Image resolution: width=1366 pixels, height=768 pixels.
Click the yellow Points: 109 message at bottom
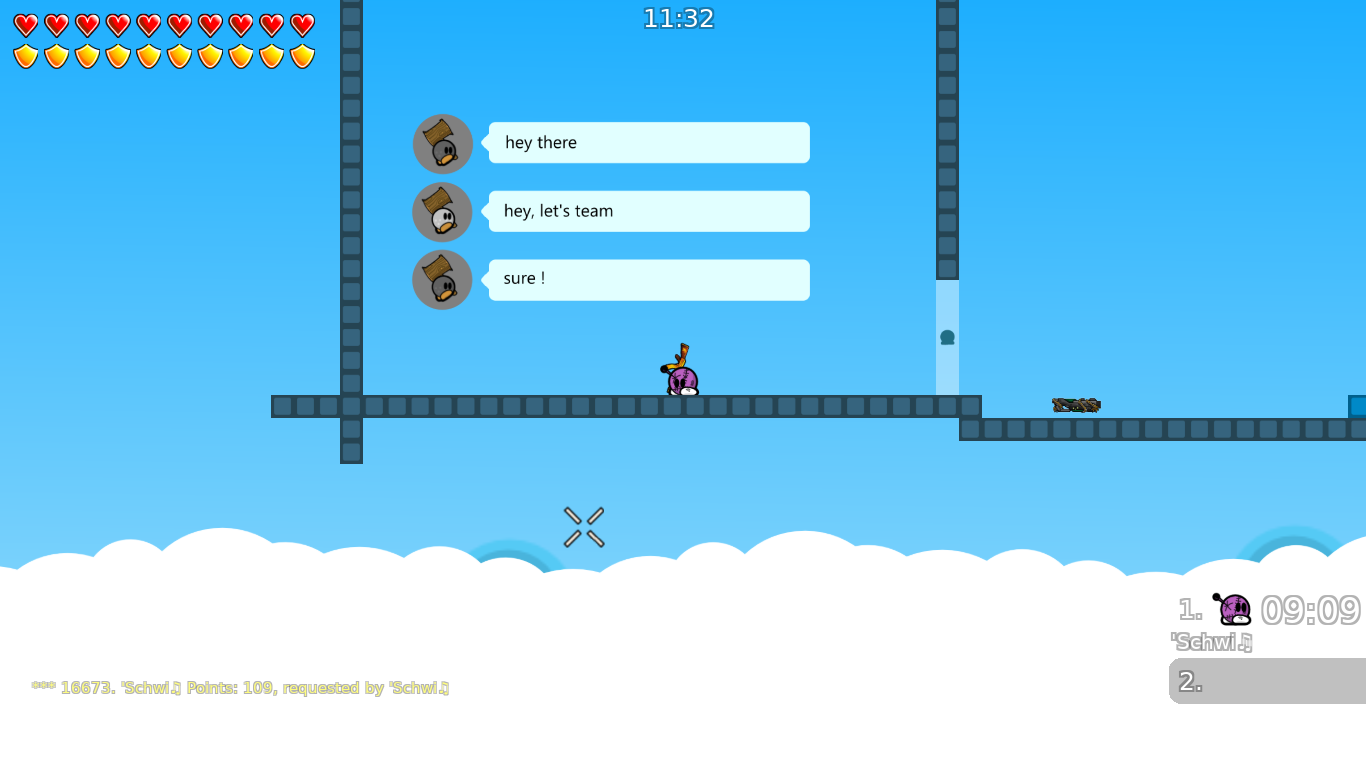[x=240, y=687]
